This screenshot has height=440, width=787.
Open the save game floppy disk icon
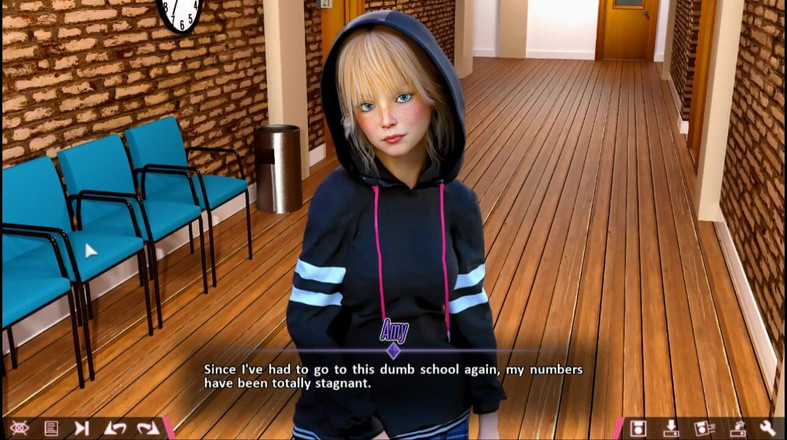pyautogui.click(x=638, y=428)
